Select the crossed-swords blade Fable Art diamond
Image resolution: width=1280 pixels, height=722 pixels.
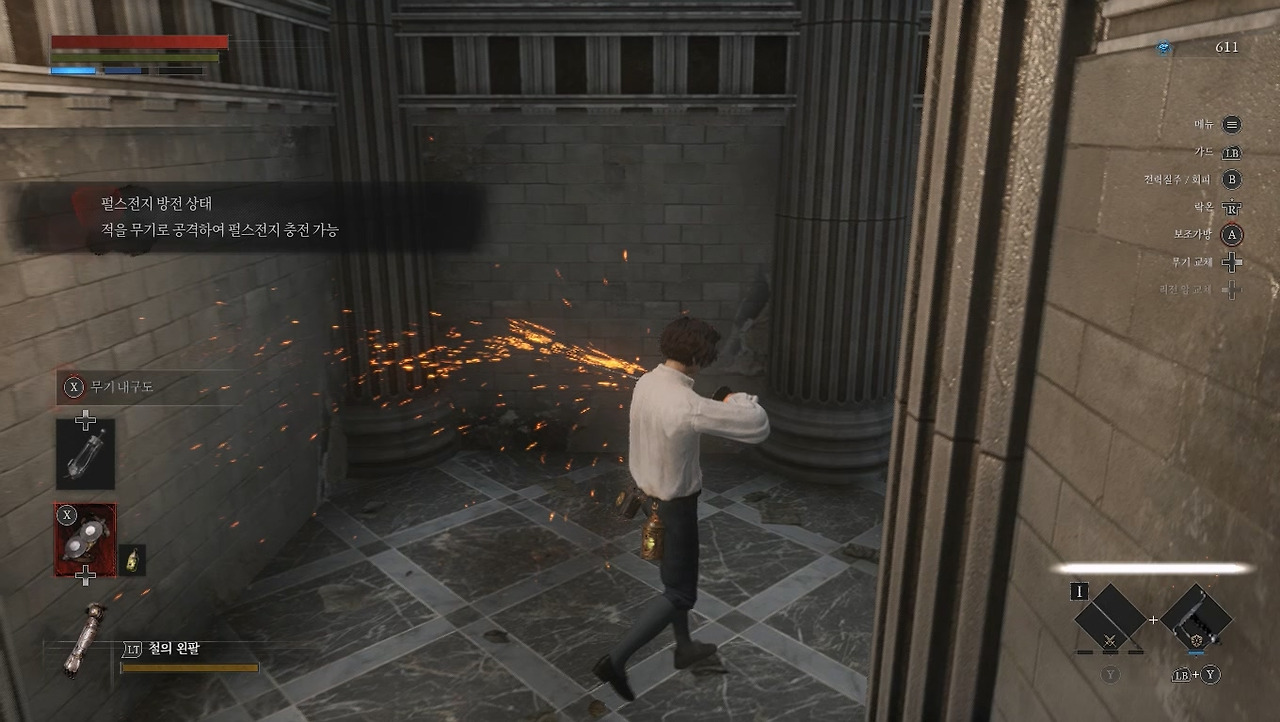pyautogui.click(x=1109, y=618)
